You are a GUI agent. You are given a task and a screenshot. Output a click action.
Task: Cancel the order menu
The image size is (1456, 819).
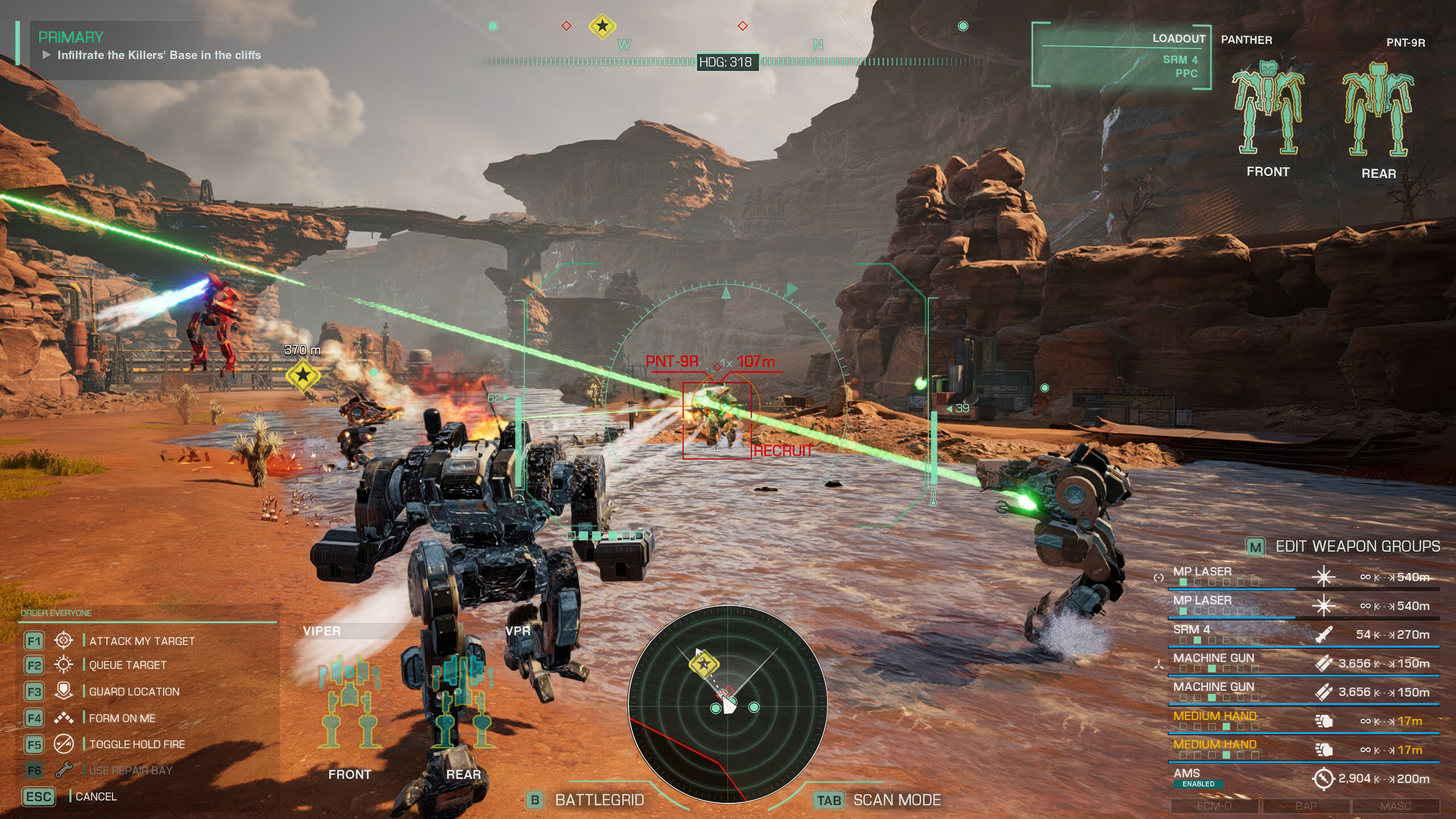pos(95,796)
